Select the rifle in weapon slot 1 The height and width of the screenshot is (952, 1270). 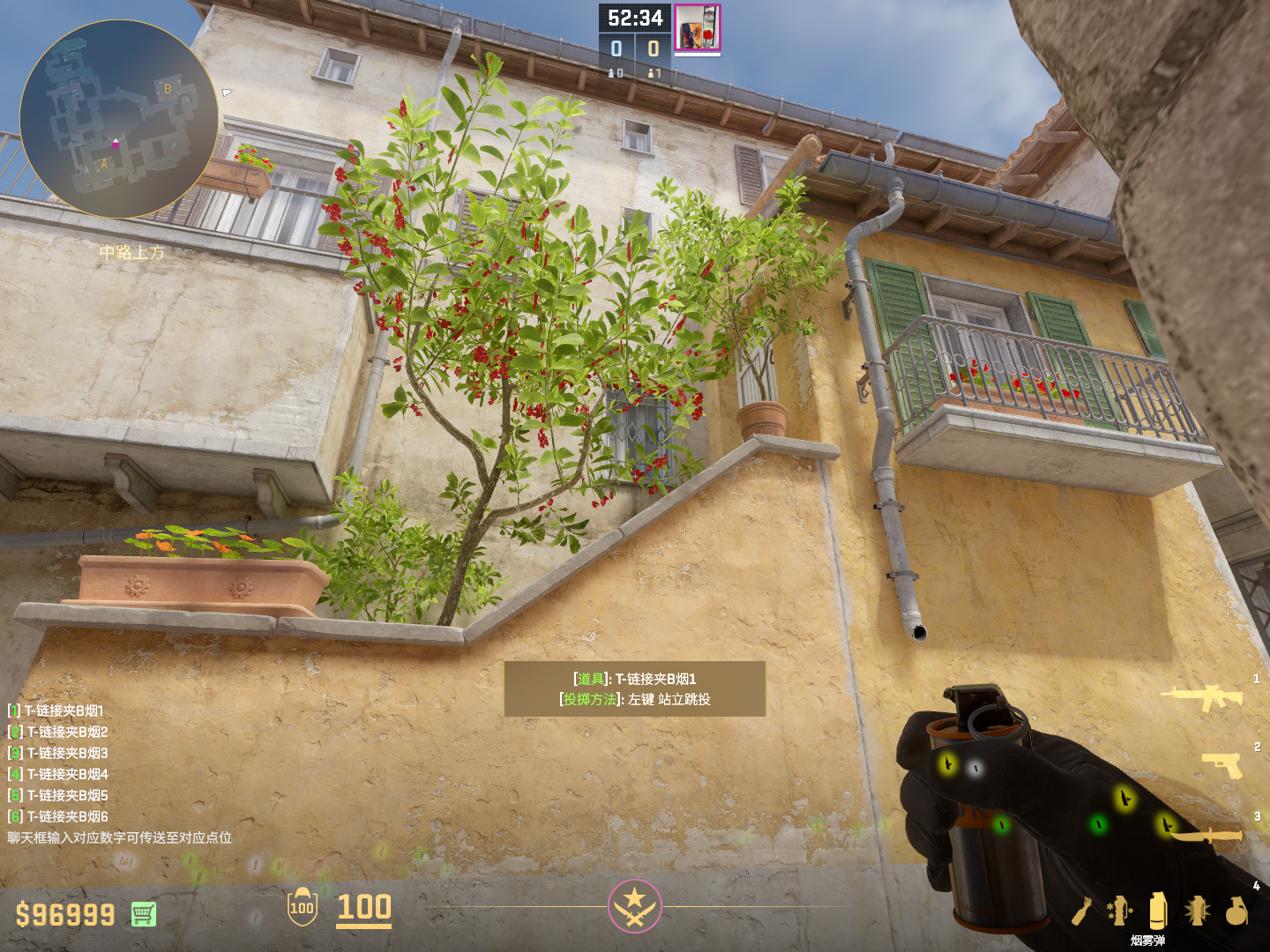[1202, 697]
